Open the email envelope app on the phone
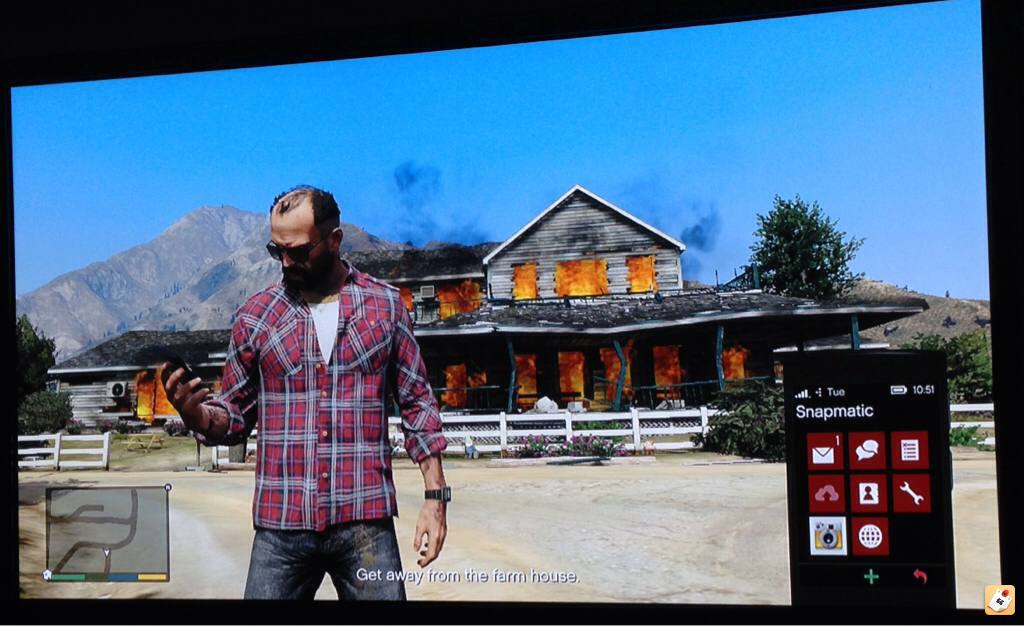The height and width of the screenshot is (626, 1024). tap(825, 452)
